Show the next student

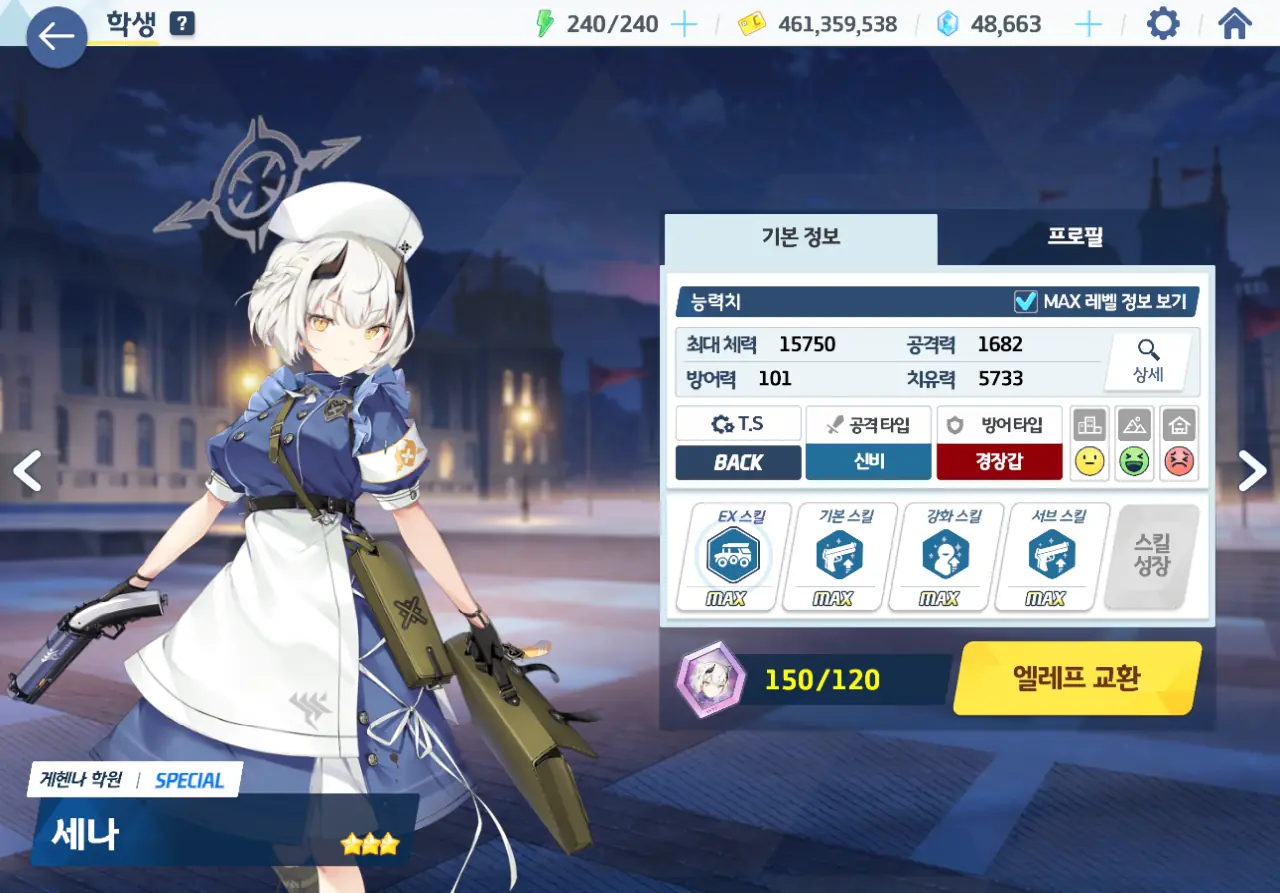tap(1252, 471)
